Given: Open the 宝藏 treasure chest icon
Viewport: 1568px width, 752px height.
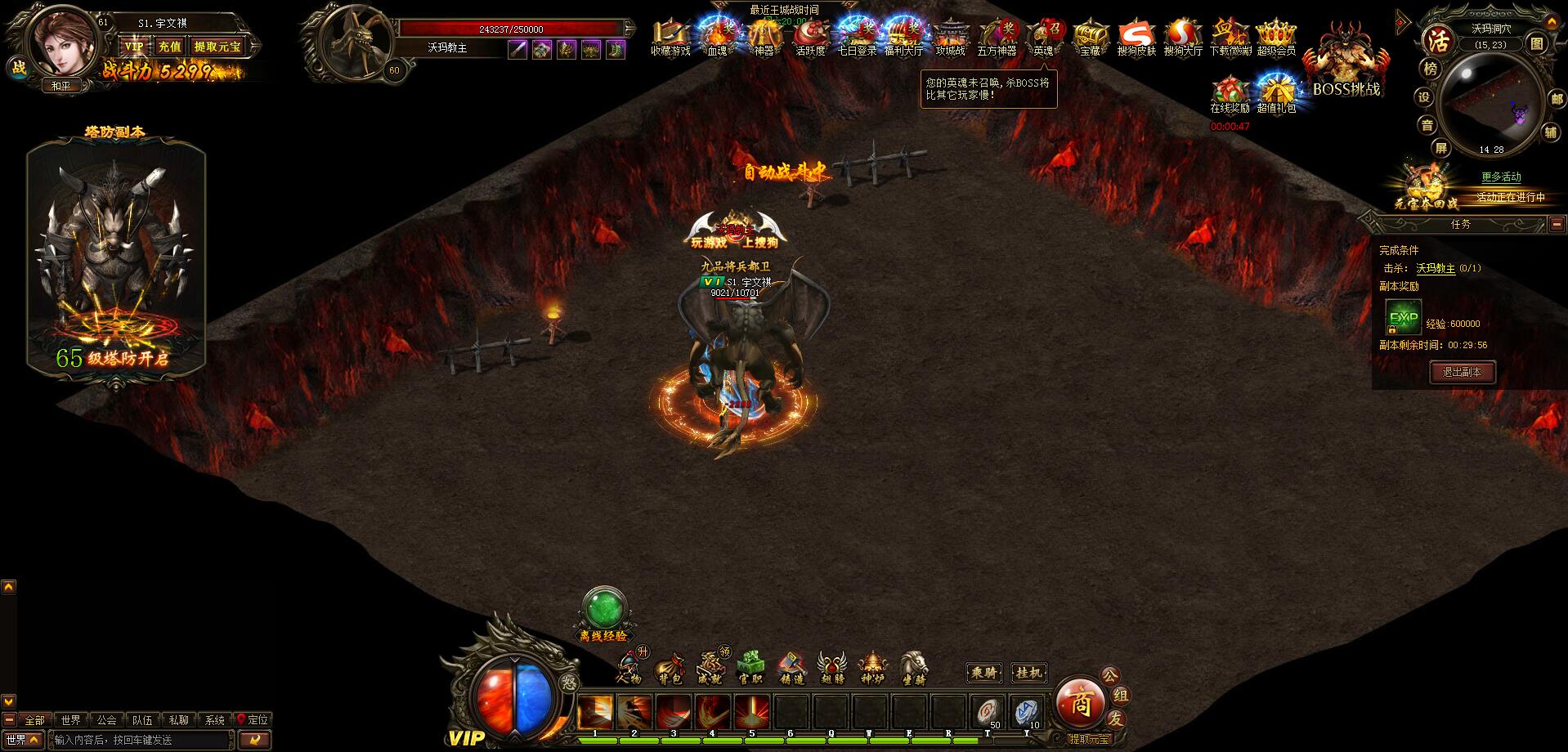Looking at the screenshot, I should tap(1091, 38).
